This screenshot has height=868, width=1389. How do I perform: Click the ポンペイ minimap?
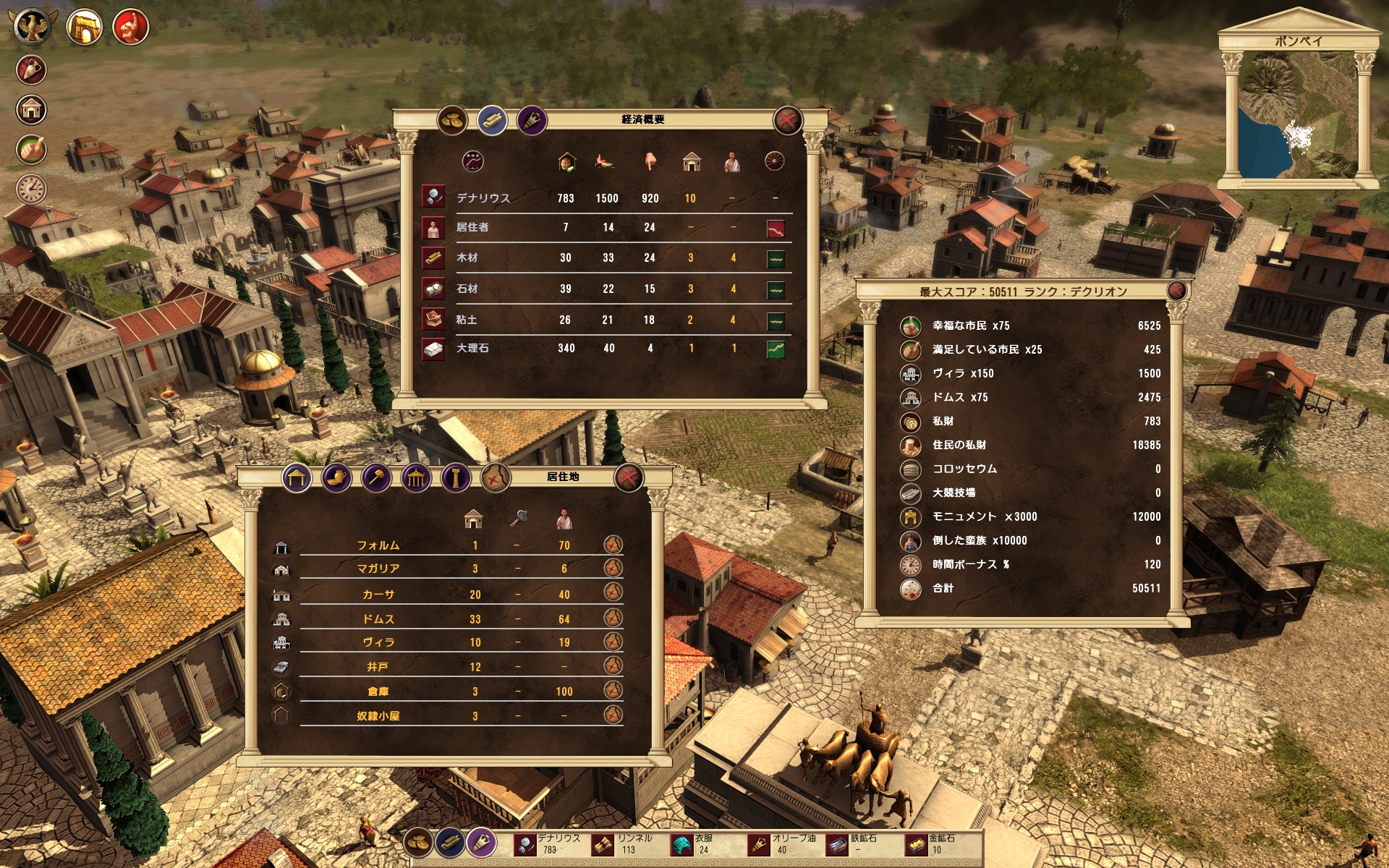pyautogui.click(x=1299, y=116)
